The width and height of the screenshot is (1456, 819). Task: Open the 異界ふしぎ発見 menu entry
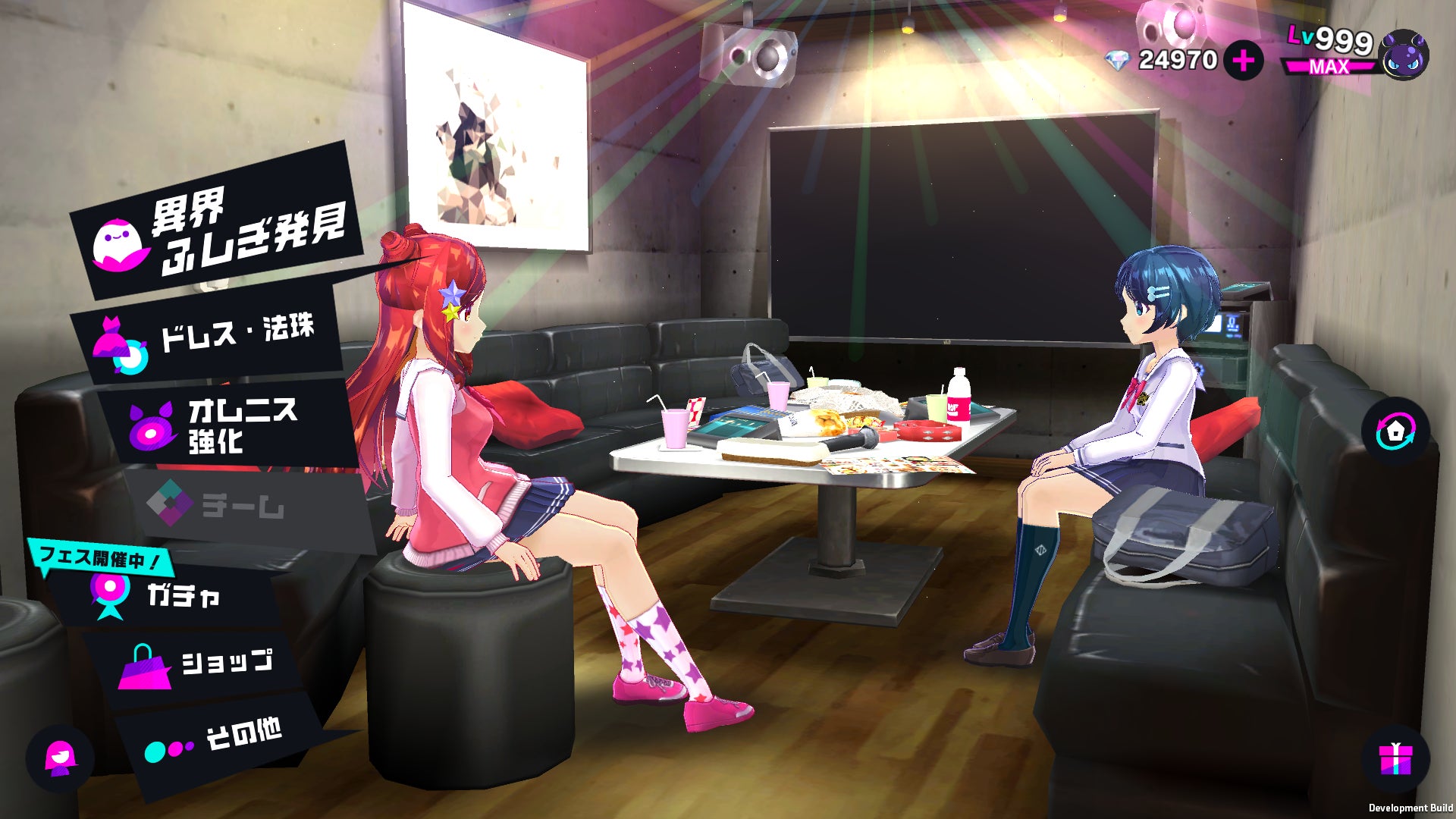220,229
